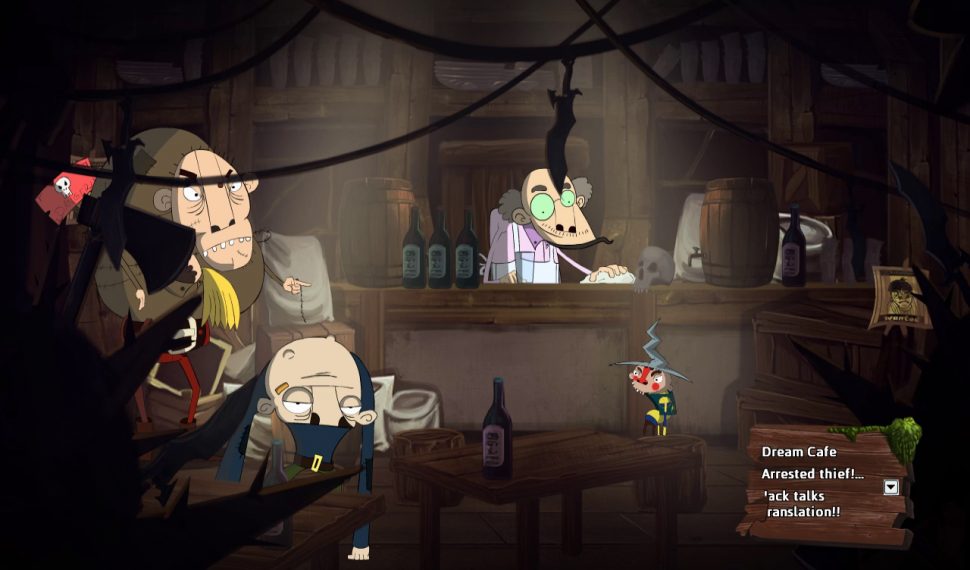Choose the "Arrested thief!..." entry

812,474
